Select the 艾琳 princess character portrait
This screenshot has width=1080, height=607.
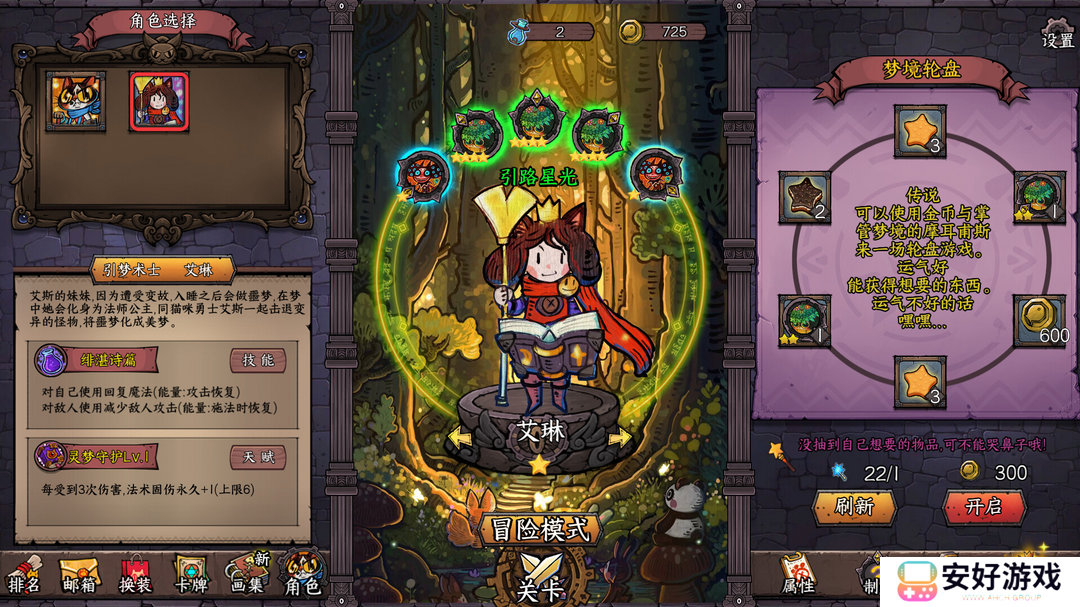coord(159,101)
